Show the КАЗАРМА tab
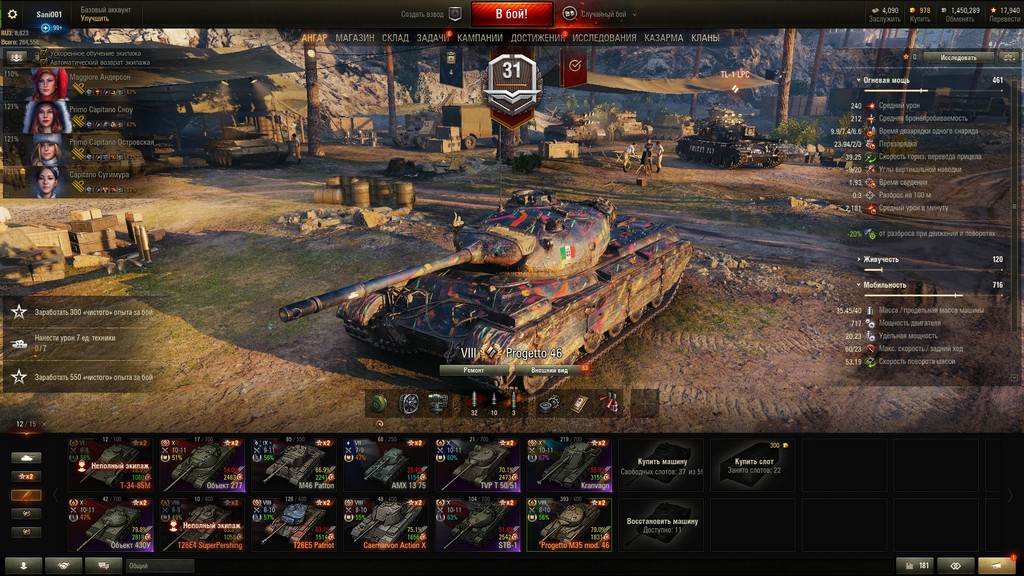This screenshot has width=1024, height=576. point(664,38)
